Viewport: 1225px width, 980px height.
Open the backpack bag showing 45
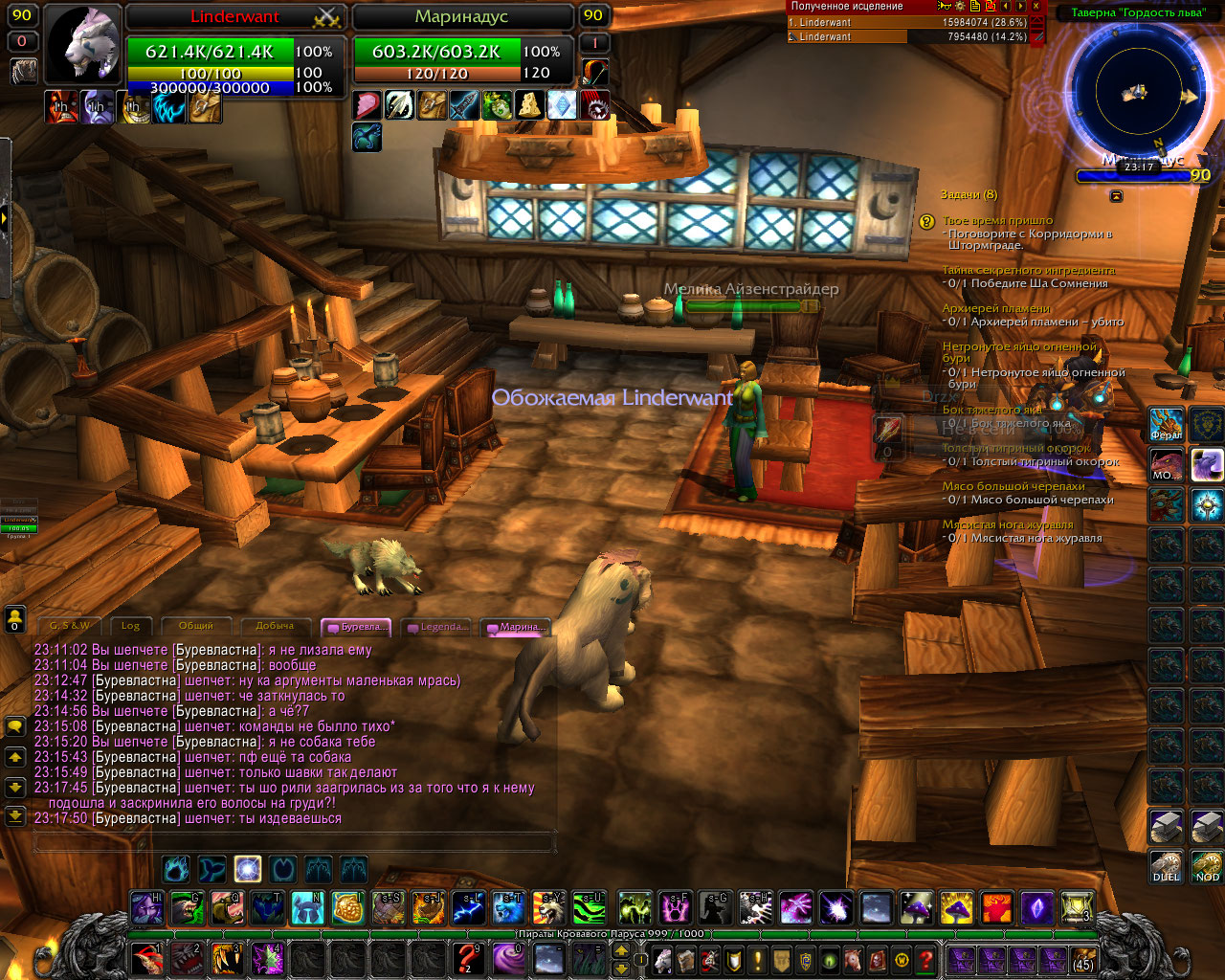(1082, 958)
